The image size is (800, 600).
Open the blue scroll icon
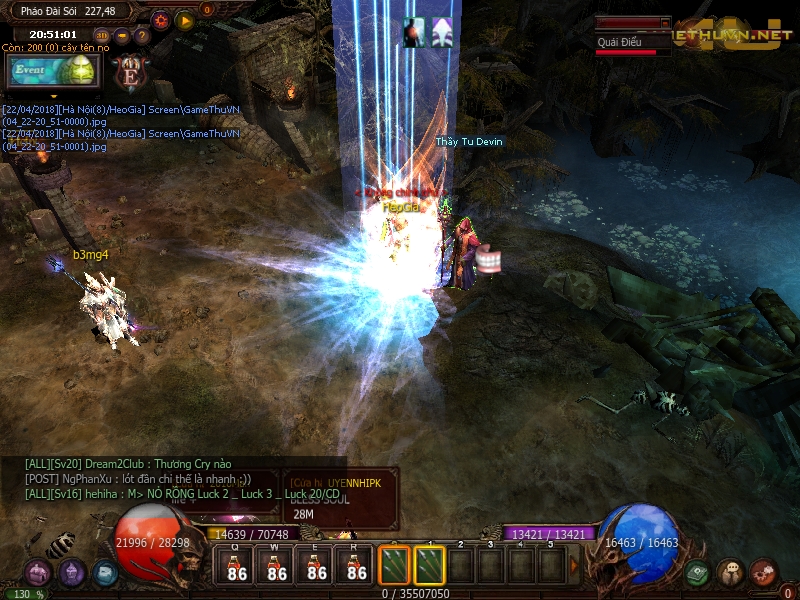coord(105,573)
